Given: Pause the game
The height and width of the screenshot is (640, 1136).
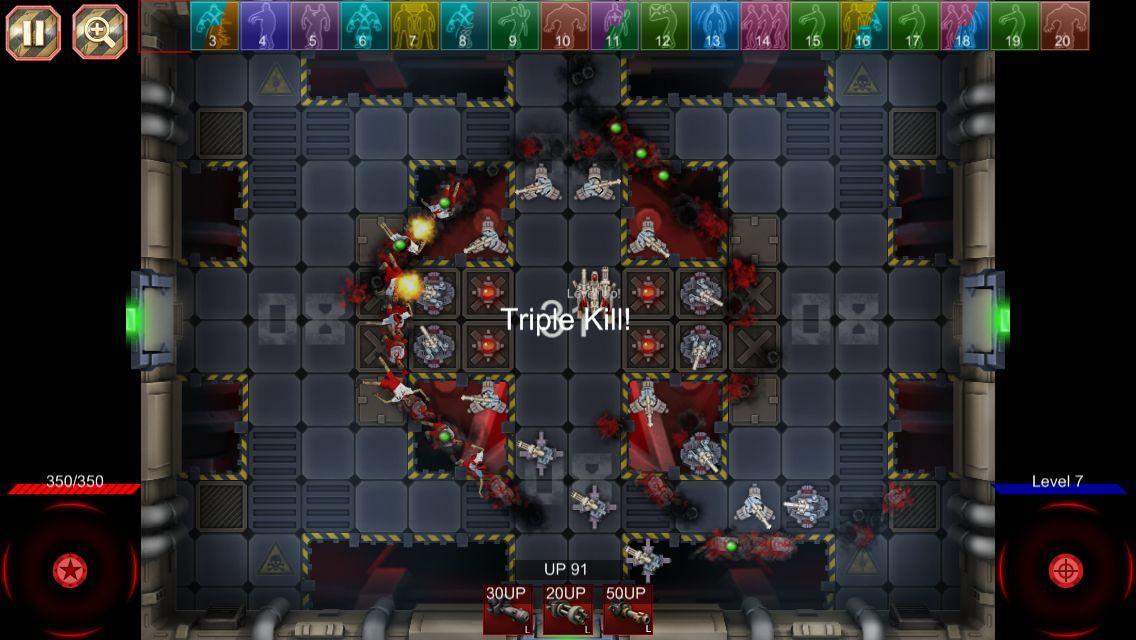Looking at the screenshot, I should [x=33, y=32].
